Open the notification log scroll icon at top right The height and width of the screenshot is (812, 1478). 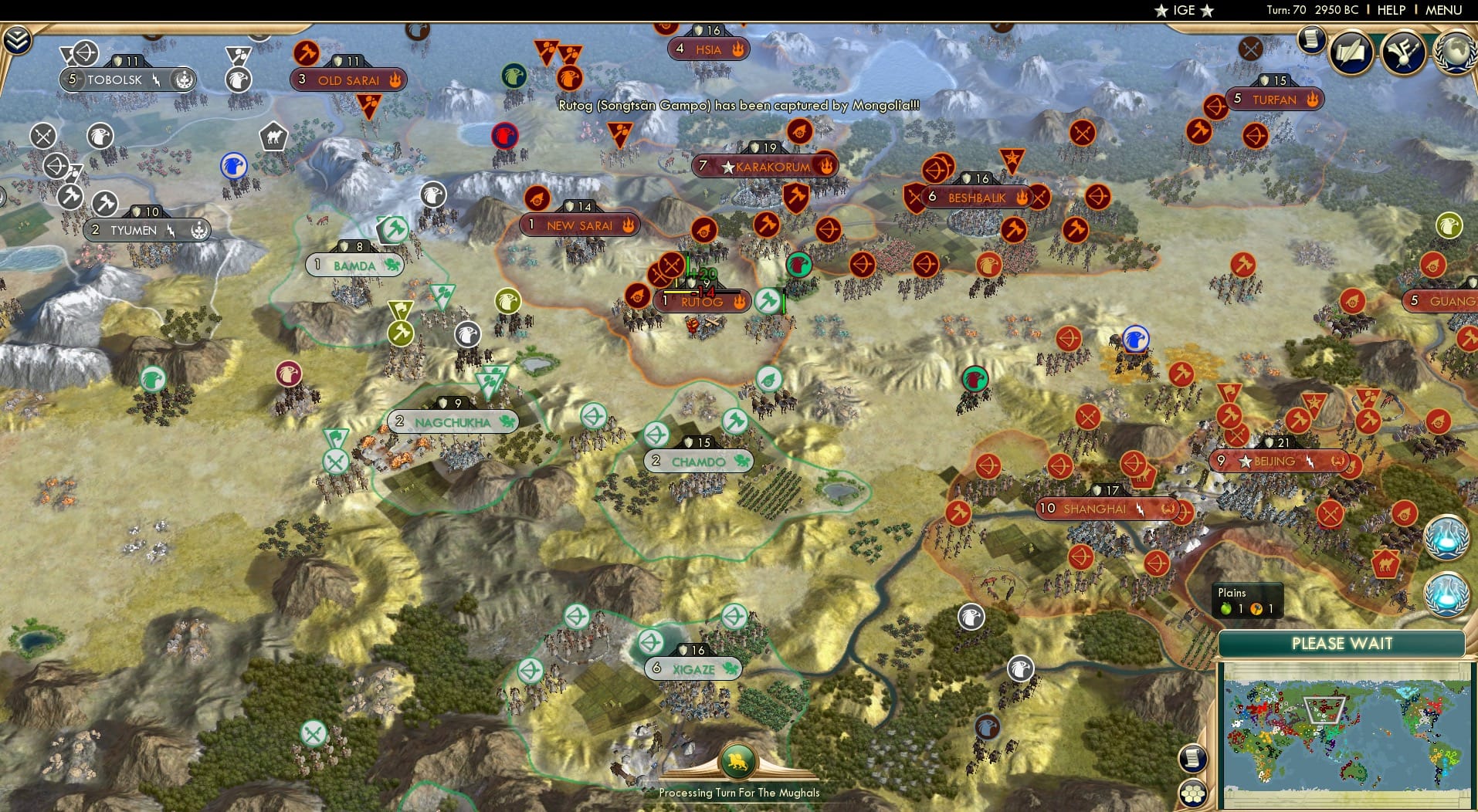[x=1311, y=41]
